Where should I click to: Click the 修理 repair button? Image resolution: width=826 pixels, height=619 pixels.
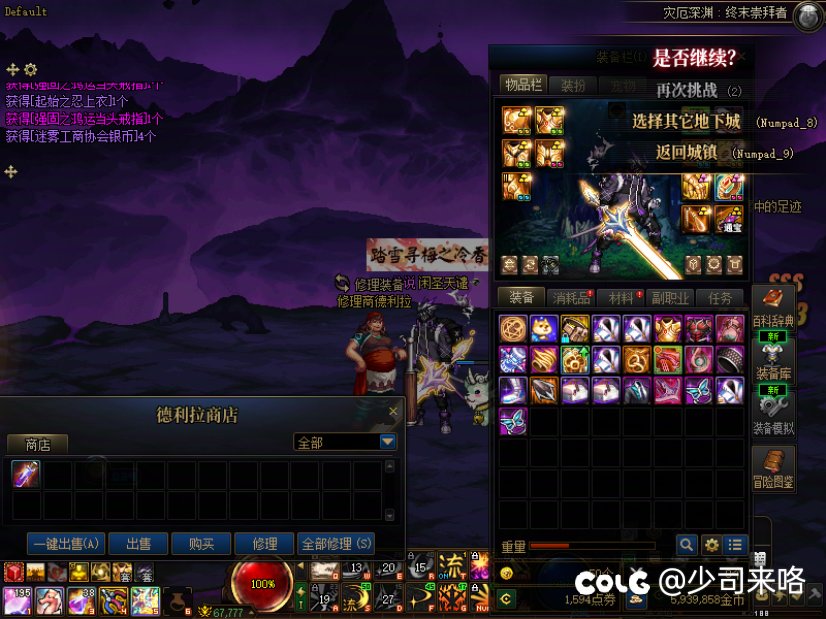point(265,544)
